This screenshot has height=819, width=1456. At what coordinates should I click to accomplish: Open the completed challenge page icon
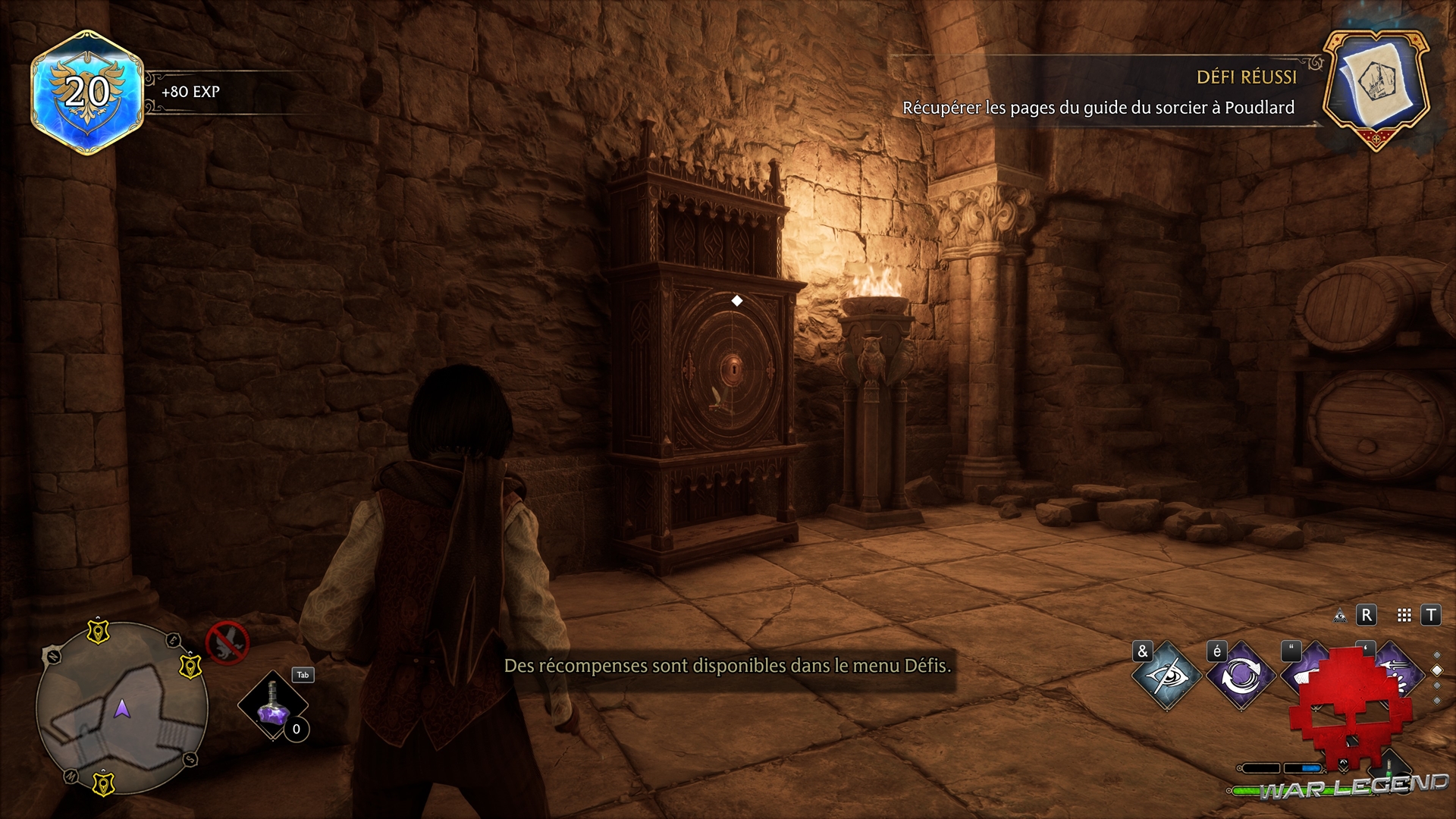(1376, 89)
